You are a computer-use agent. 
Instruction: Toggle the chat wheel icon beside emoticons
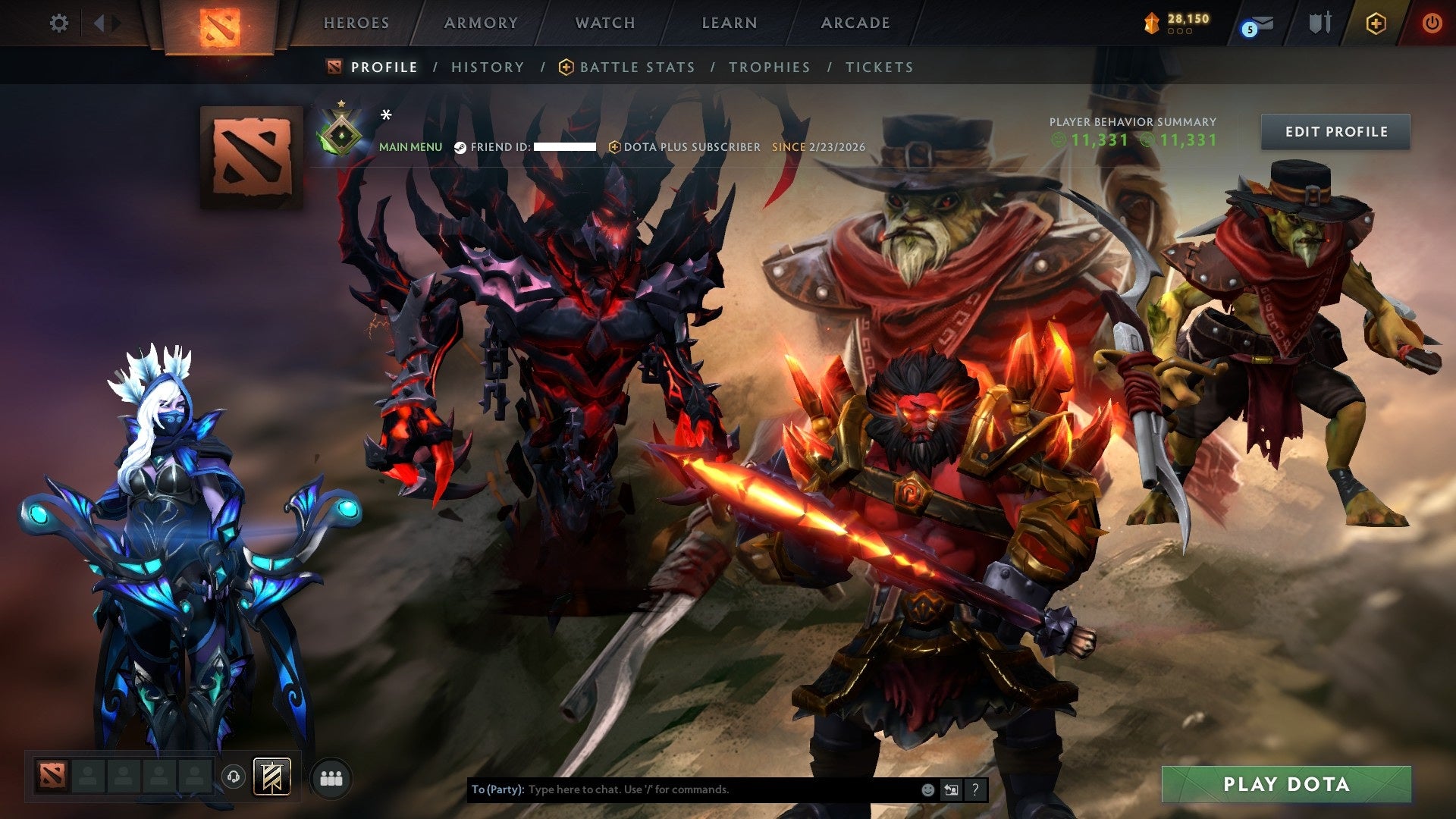[951, 789]
